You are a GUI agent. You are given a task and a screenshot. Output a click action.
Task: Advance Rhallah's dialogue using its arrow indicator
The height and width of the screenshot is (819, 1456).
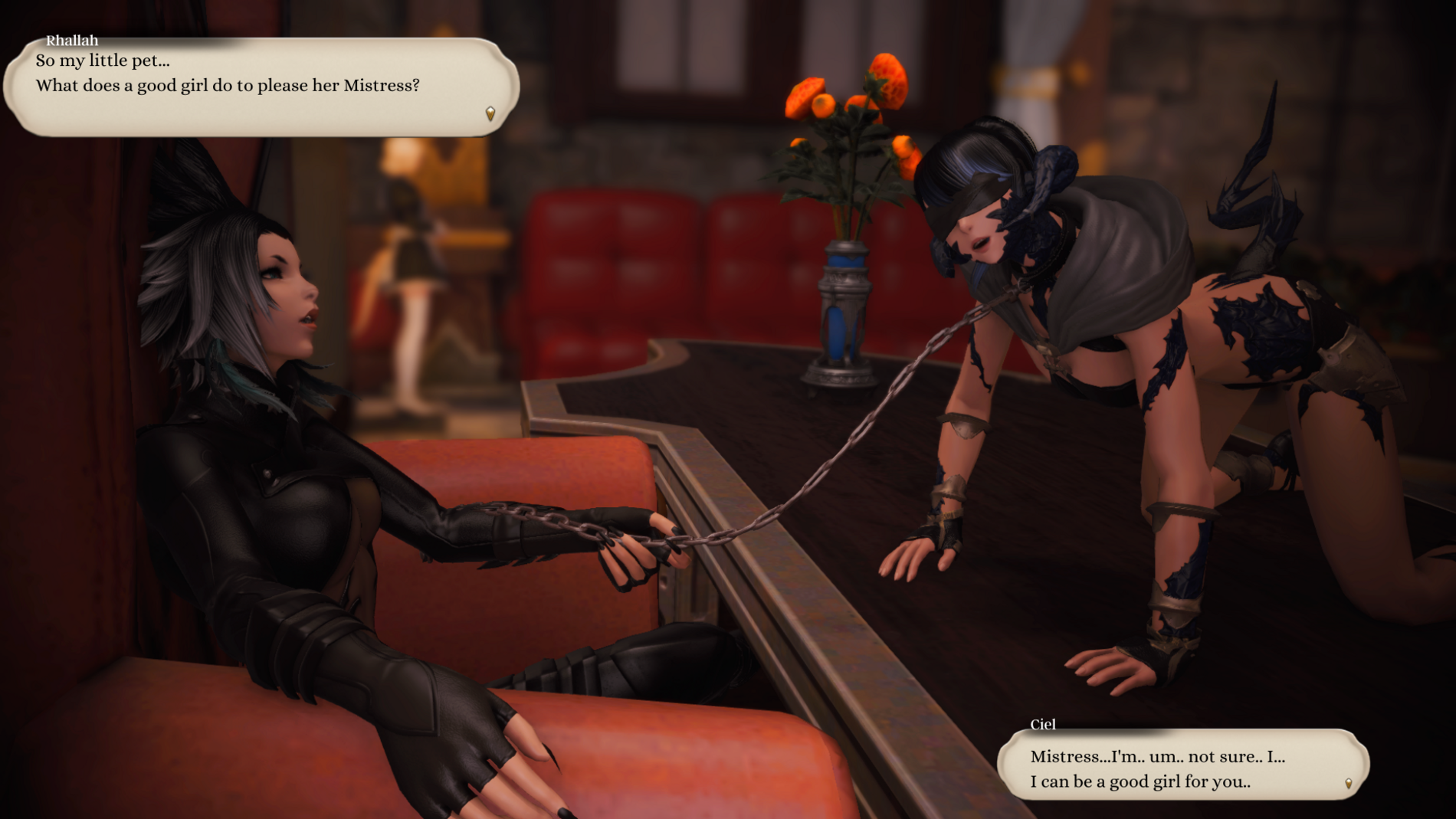[490, 114]
